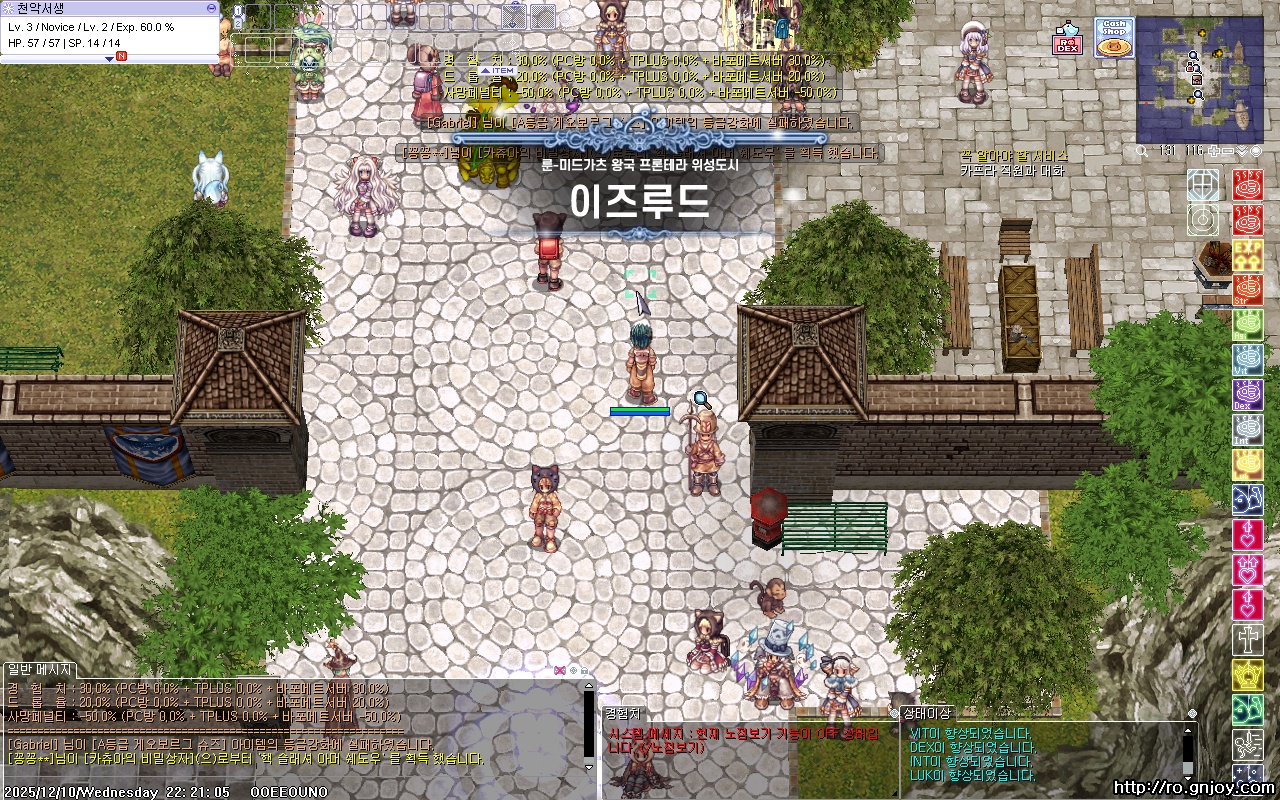The width and height of the screenshot is (1280, 800).
Task: Click the double chevron below the minimap
Action: 1242,150
